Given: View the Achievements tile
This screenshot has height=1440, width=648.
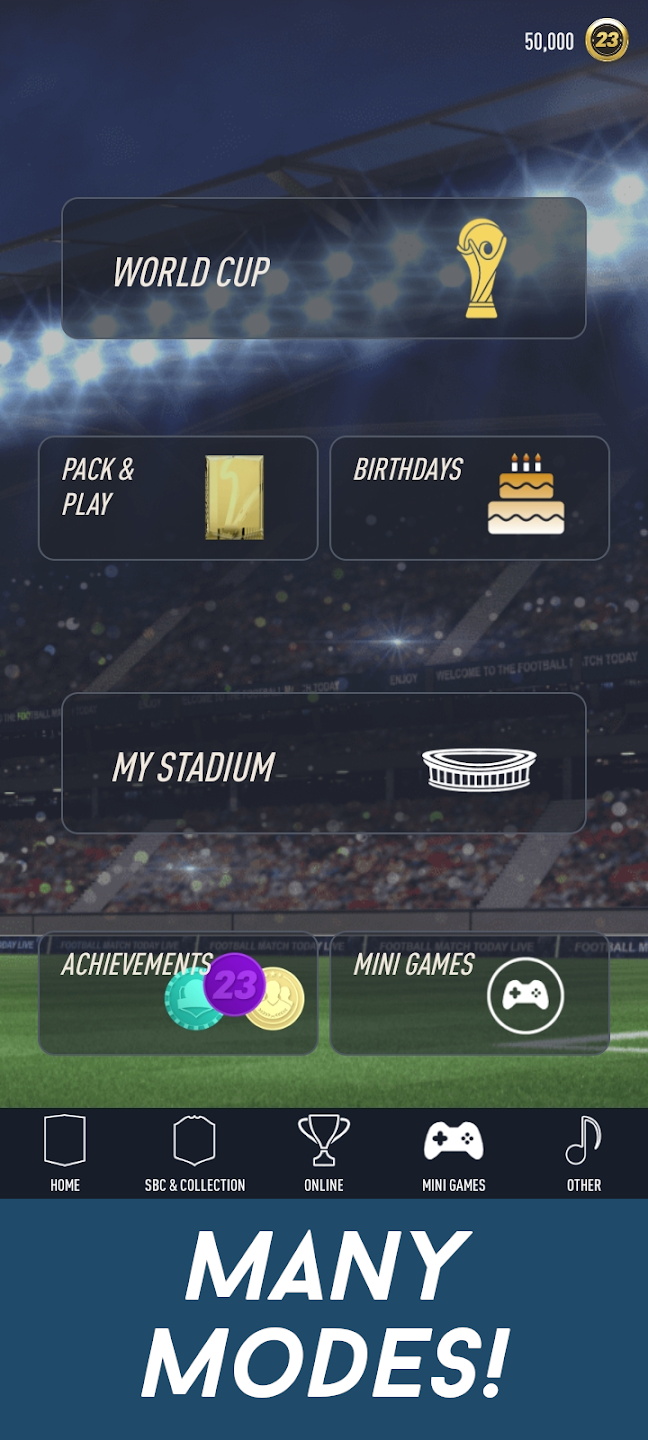Looking at the screenshot, I should [x=178, y=993].
